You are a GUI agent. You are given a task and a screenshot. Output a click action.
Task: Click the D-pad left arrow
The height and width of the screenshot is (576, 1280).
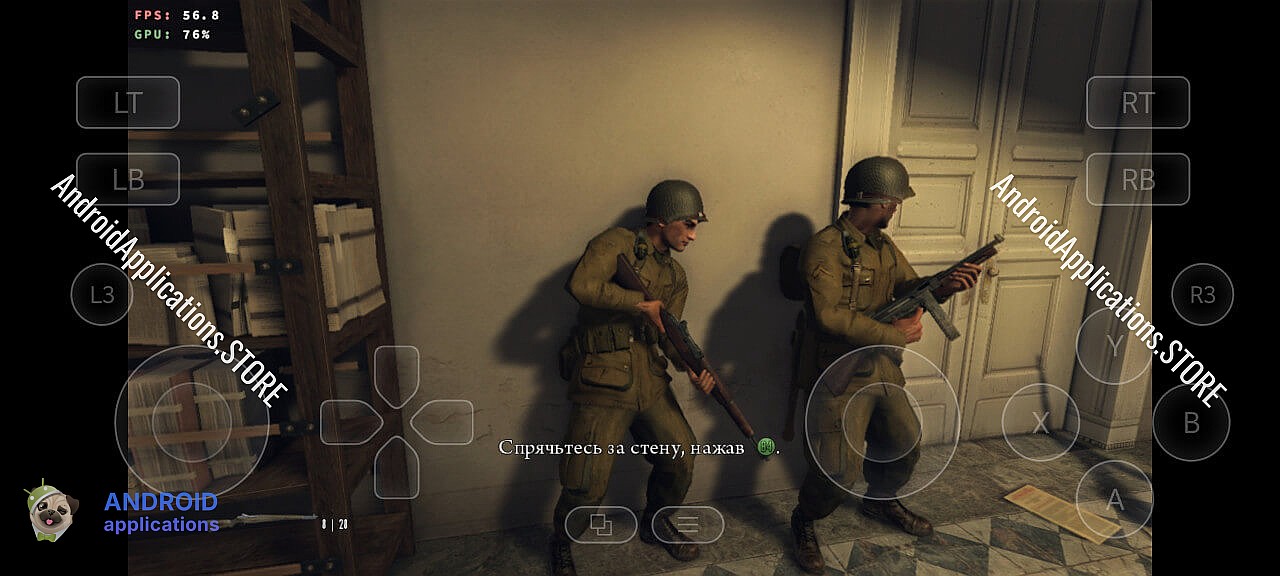click(x=349, y=422)
